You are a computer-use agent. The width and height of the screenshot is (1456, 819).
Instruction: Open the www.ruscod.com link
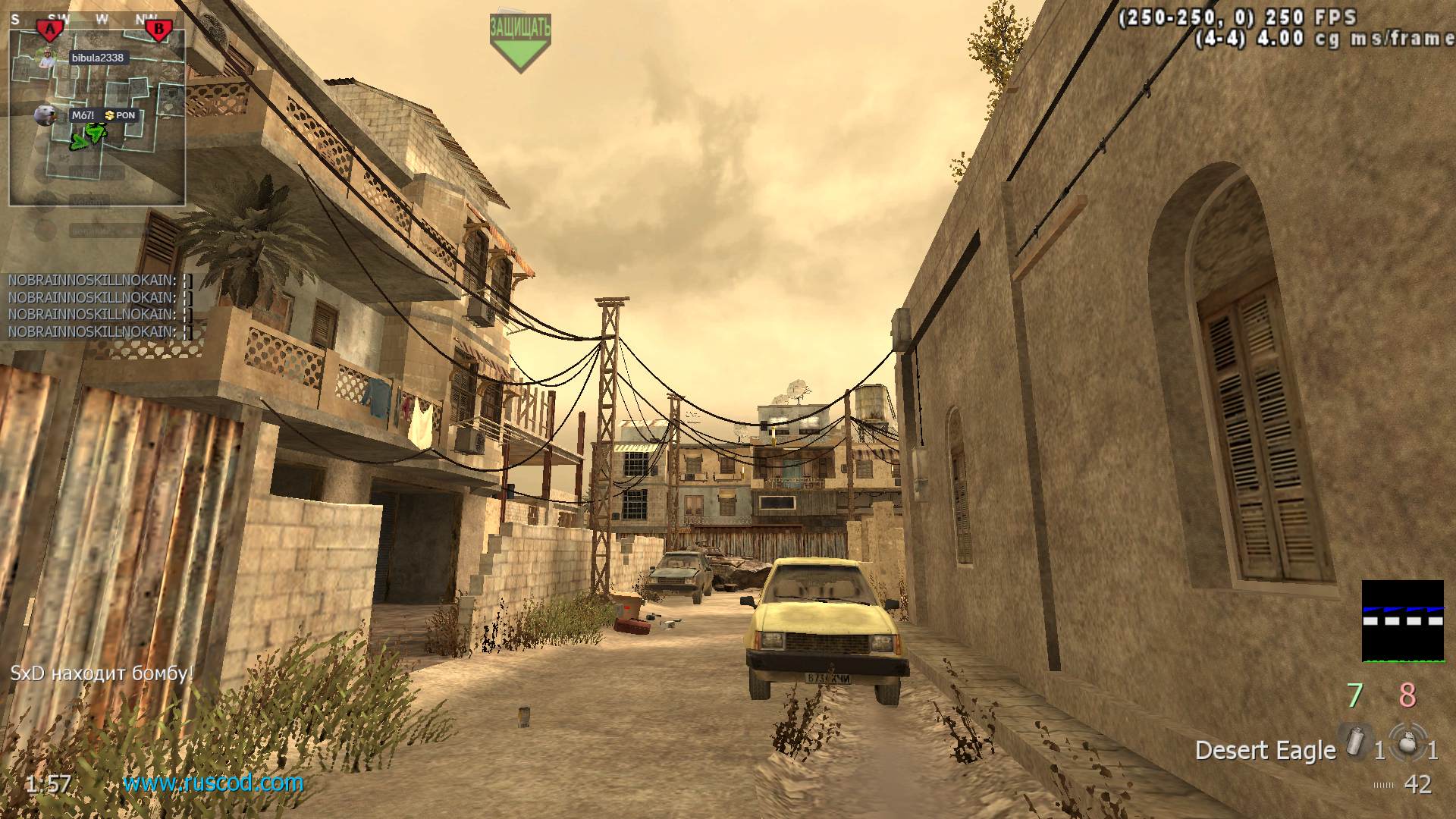213,783
